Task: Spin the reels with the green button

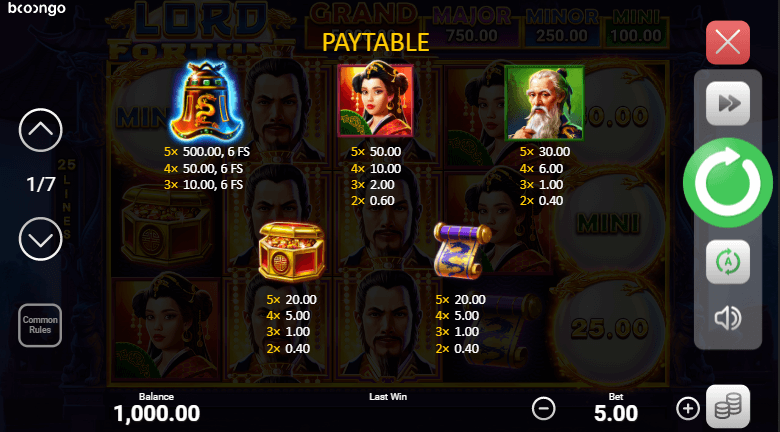Action: tap(727, 182)
